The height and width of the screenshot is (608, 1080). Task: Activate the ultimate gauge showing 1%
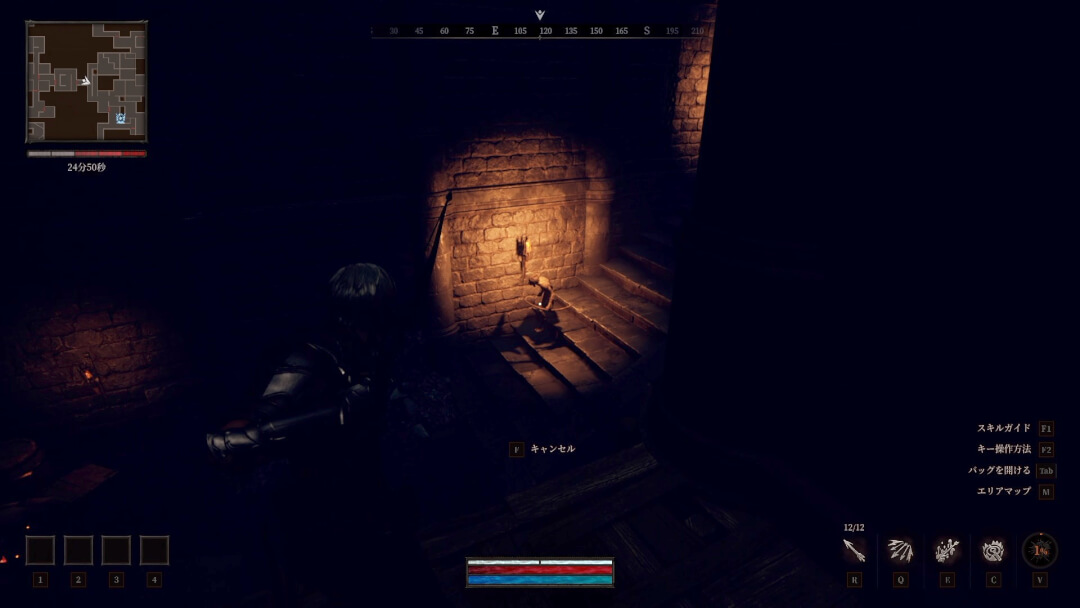(1039, 550)
